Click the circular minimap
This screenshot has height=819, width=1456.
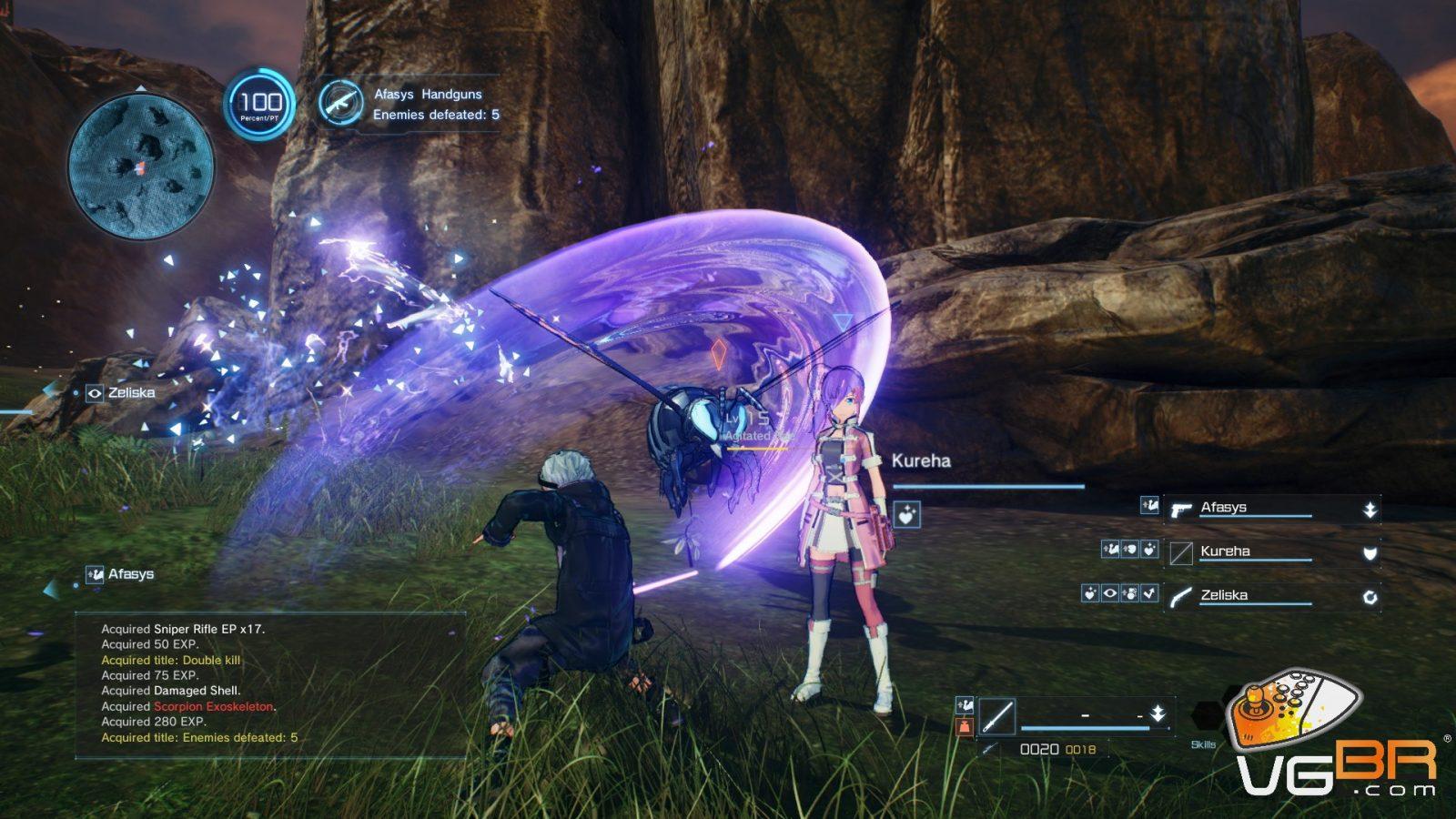pos(141,167)
